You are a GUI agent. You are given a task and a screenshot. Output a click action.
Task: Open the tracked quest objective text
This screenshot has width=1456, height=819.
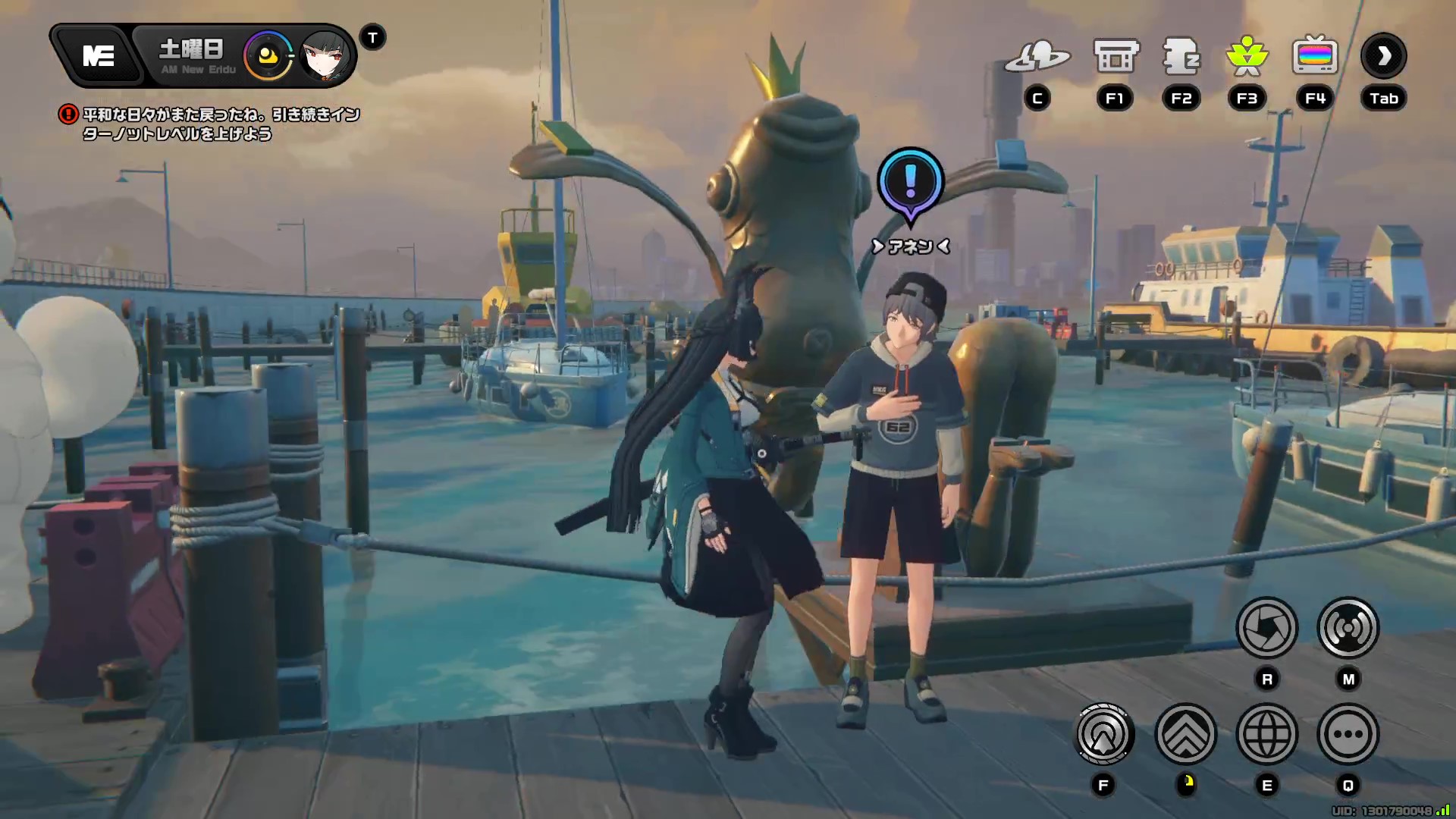[220, 124]
